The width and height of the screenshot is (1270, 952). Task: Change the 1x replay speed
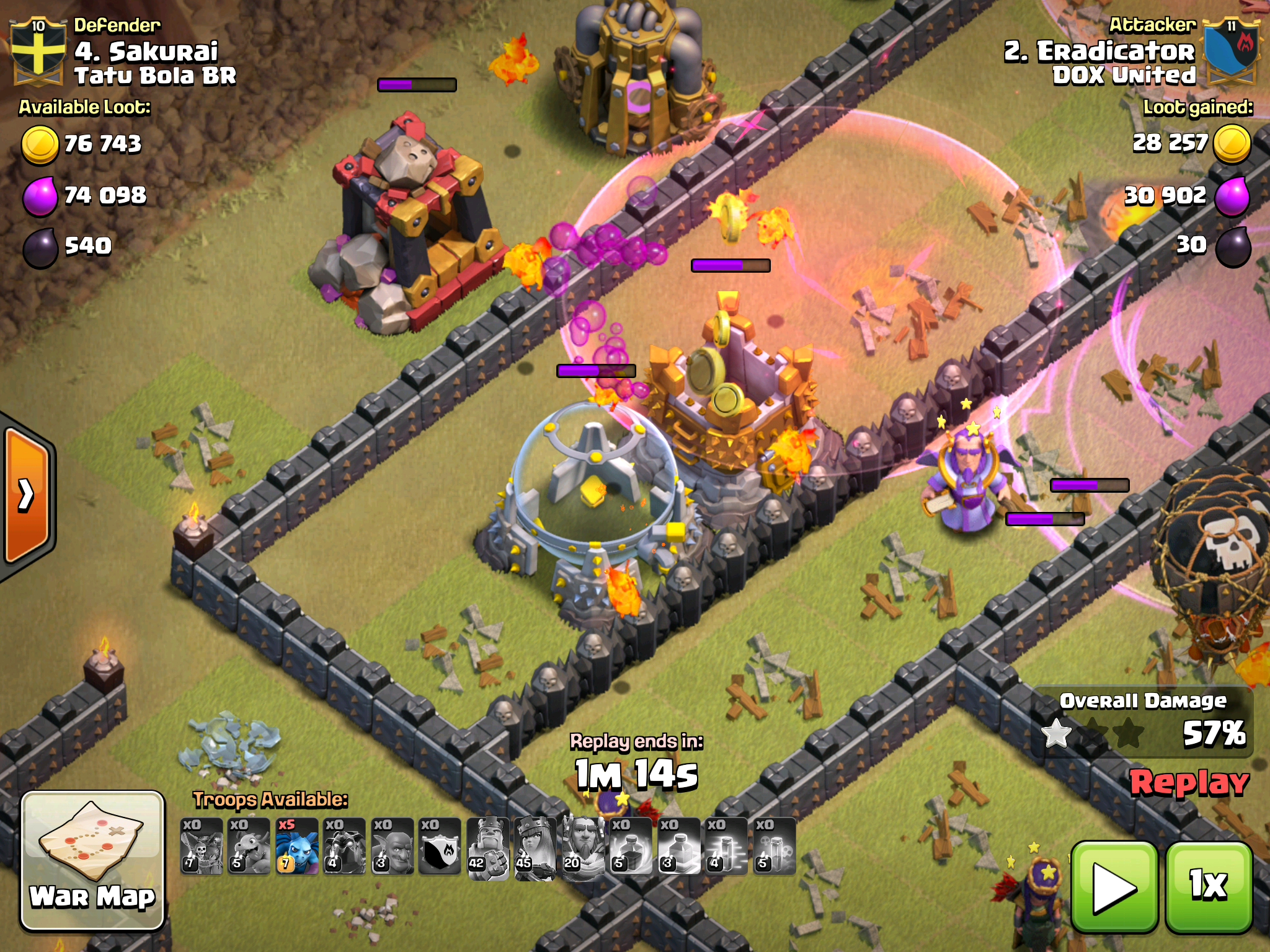point(1209,887)
